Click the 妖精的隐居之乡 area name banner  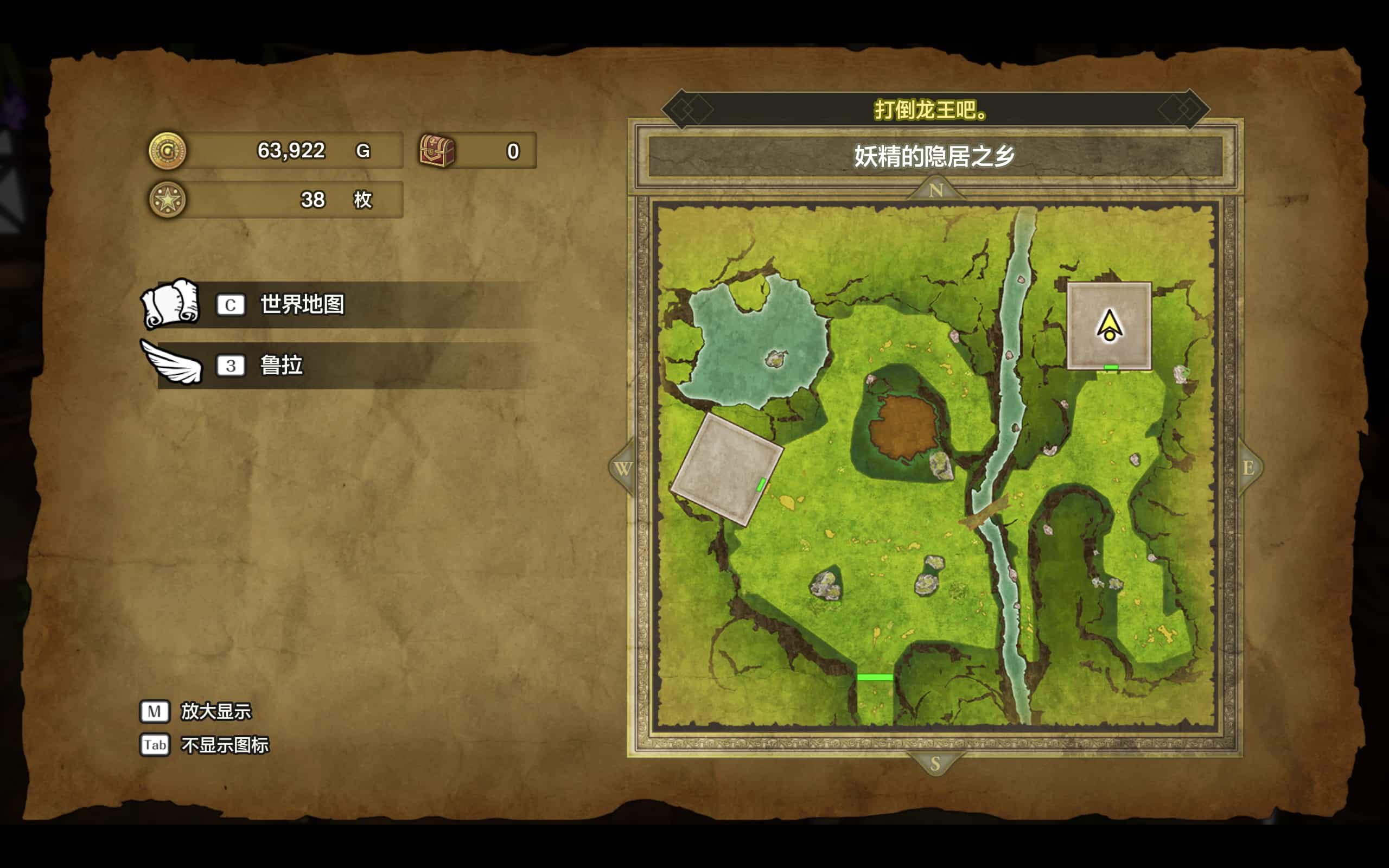(934, 156)
